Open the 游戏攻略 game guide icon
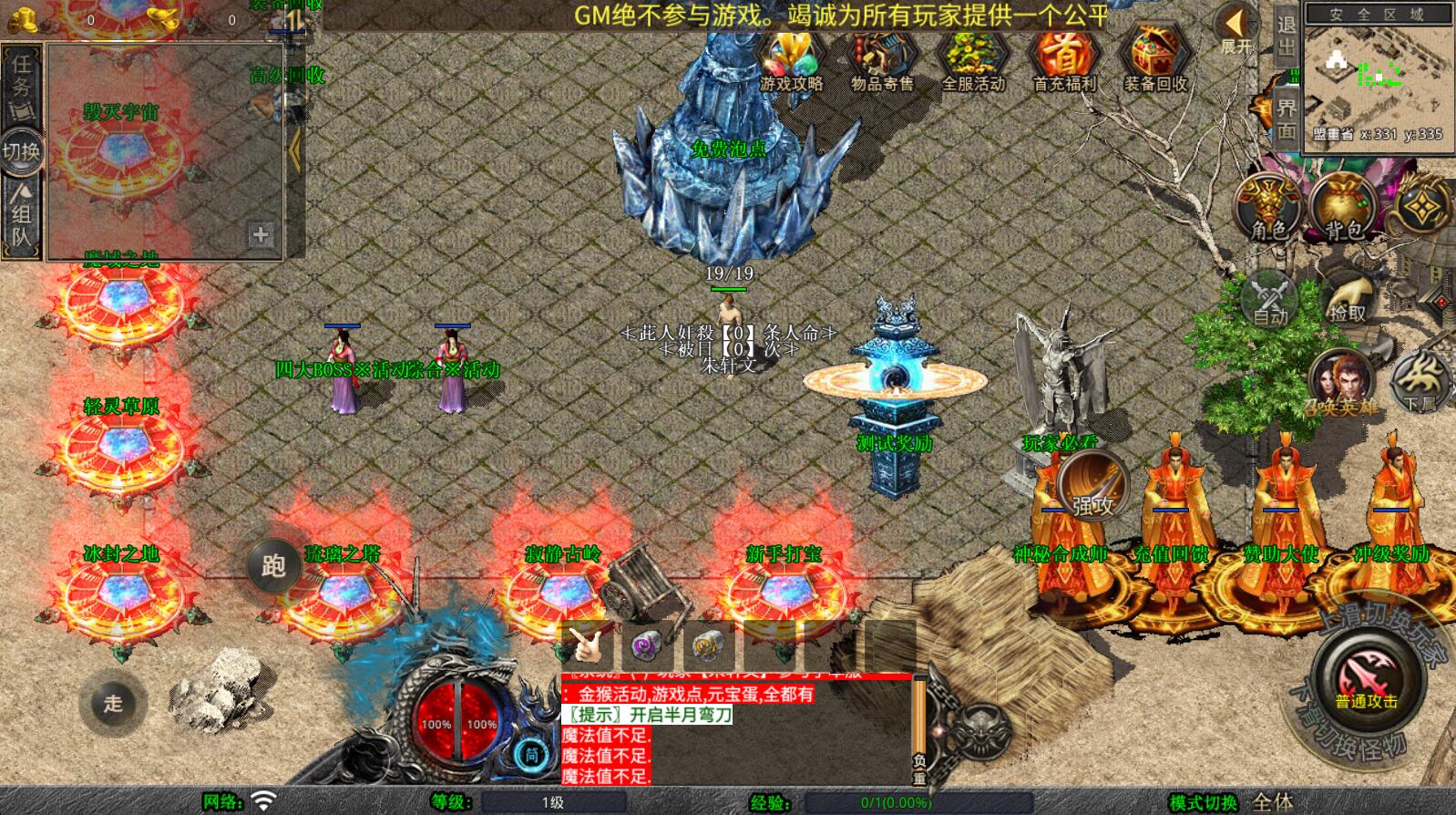Viewport: 1456px width, 815px height. pyautogui.click(x=790, y=60)
